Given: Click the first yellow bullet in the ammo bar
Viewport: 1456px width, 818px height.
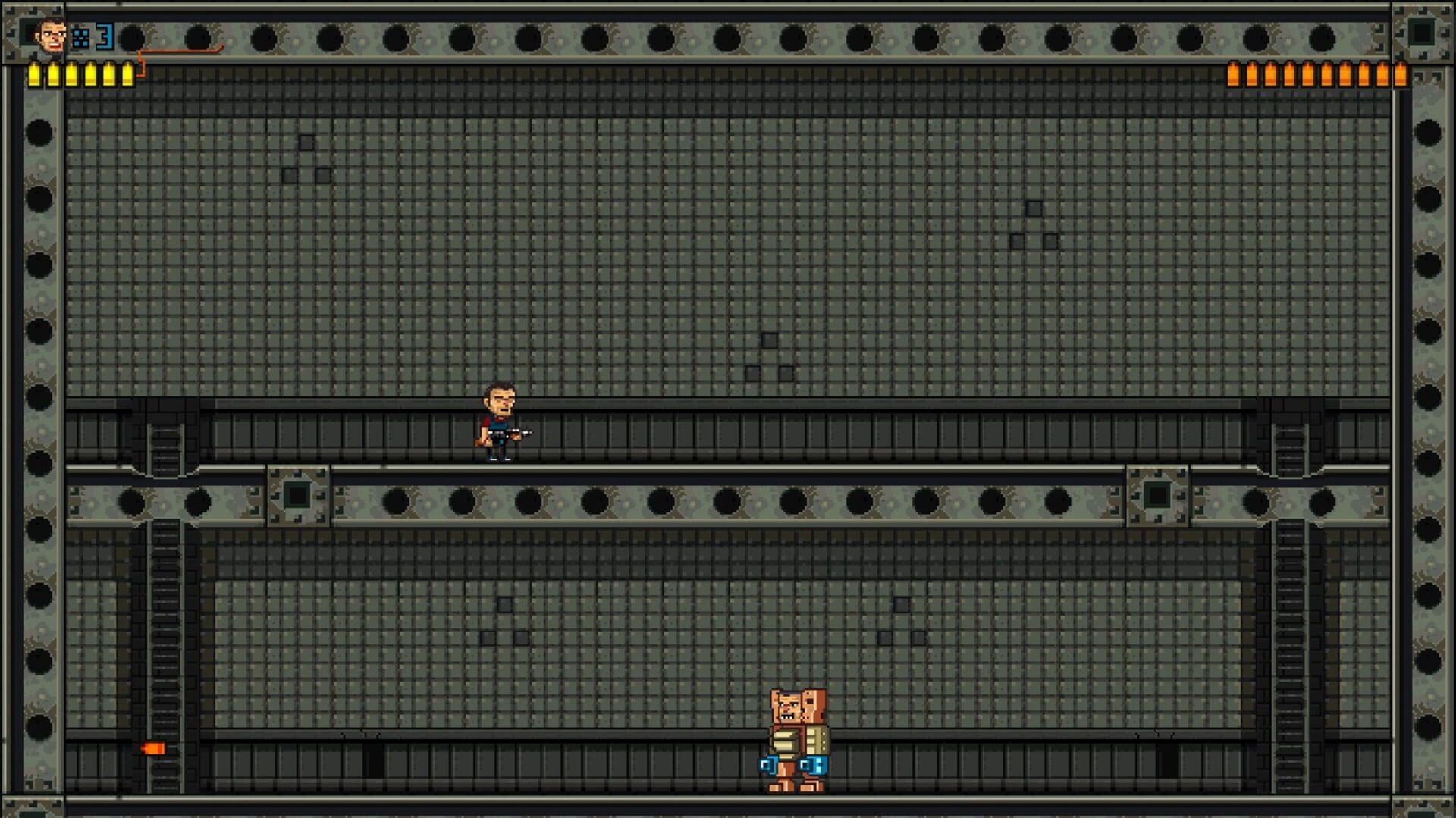Looking at the screenshot, I should click(x=34, y=76).
